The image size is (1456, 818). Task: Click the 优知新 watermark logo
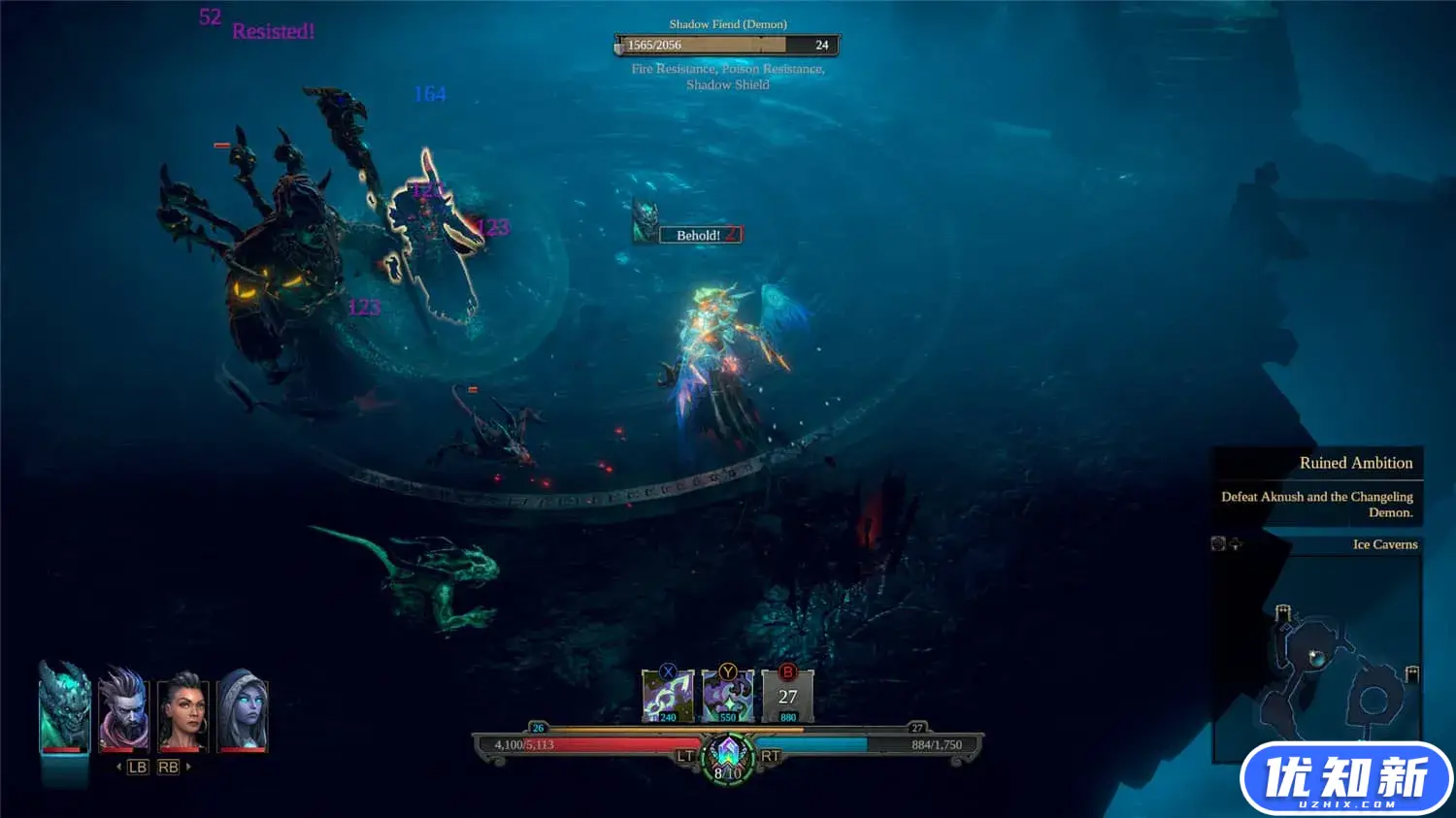click(x=1346, y=778)
